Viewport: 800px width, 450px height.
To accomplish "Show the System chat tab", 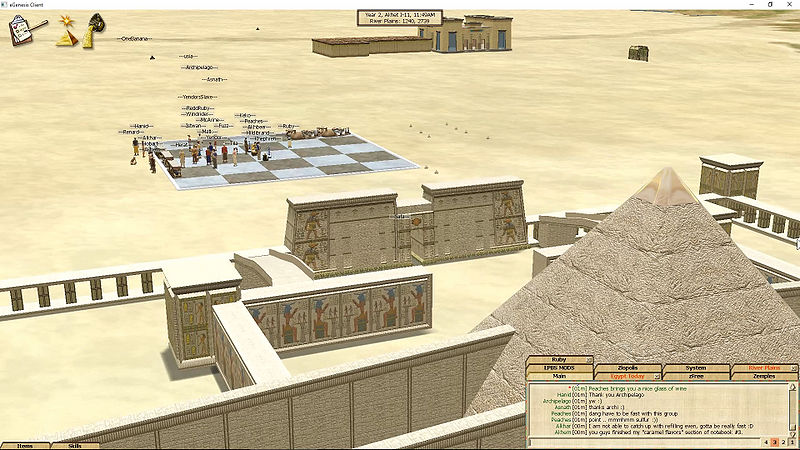I will [x=695, y=368].
